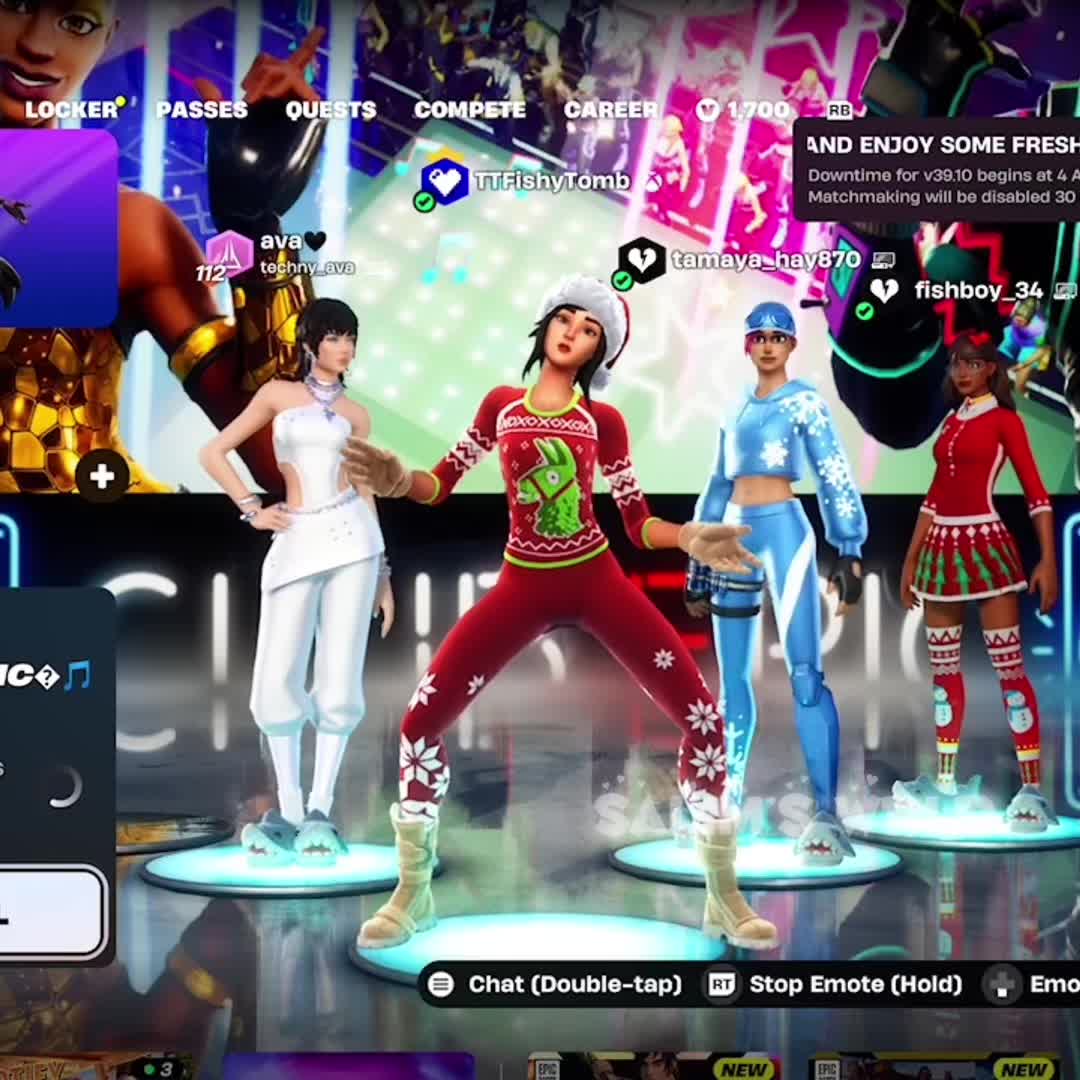Go to the Compete tab
Viewport: 1080px width, 1080px height.
pyautogui.click(x=469, y=110)
